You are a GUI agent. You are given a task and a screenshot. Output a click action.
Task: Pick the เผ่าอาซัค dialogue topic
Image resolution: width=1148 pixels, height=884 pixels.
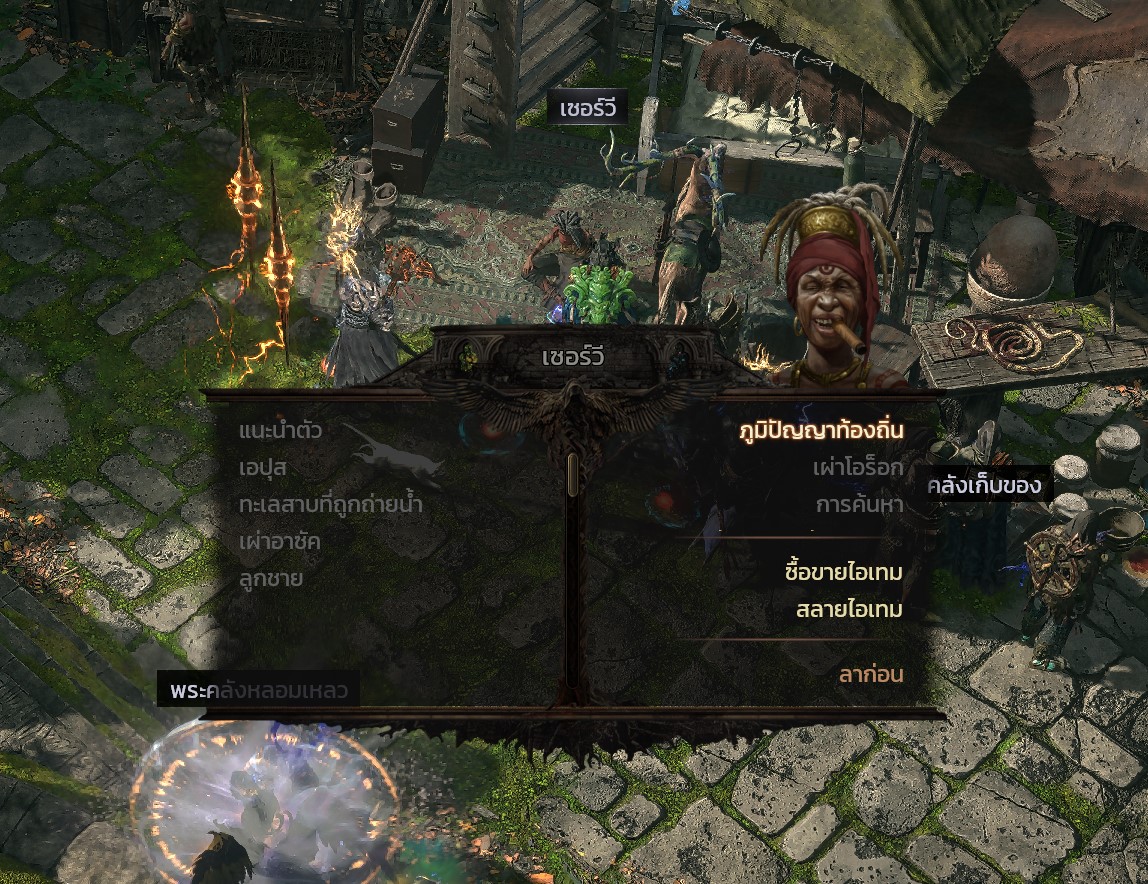click(280, 542)
